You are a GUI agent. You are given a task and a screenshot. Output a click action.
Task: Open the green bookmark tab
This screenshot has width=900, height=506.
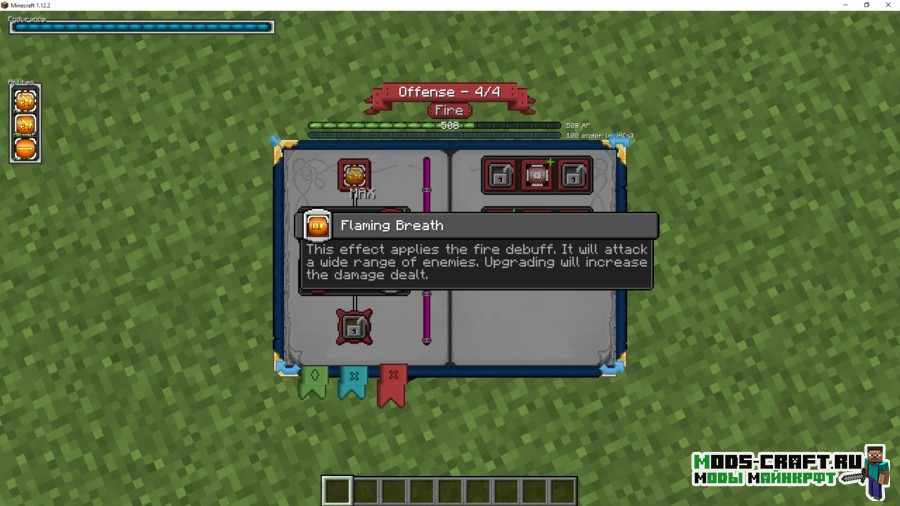pyautogui.click(x=314, y=381)
